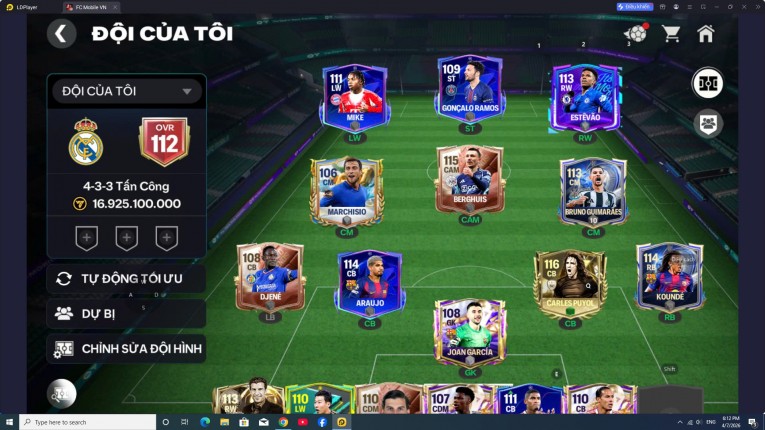Click the Windows Start button
The height and width of the screenshot is (430, 765).
coord(9,422)
